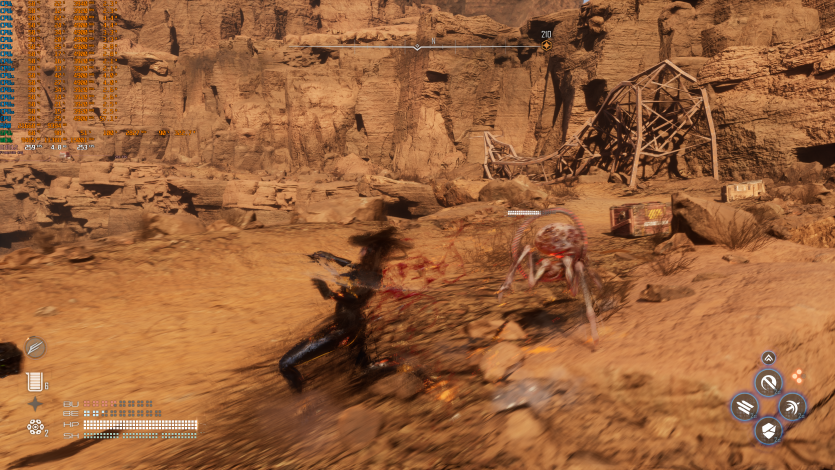Use the potion jar item slot
The image size is (835, 470).
point(36,381)
